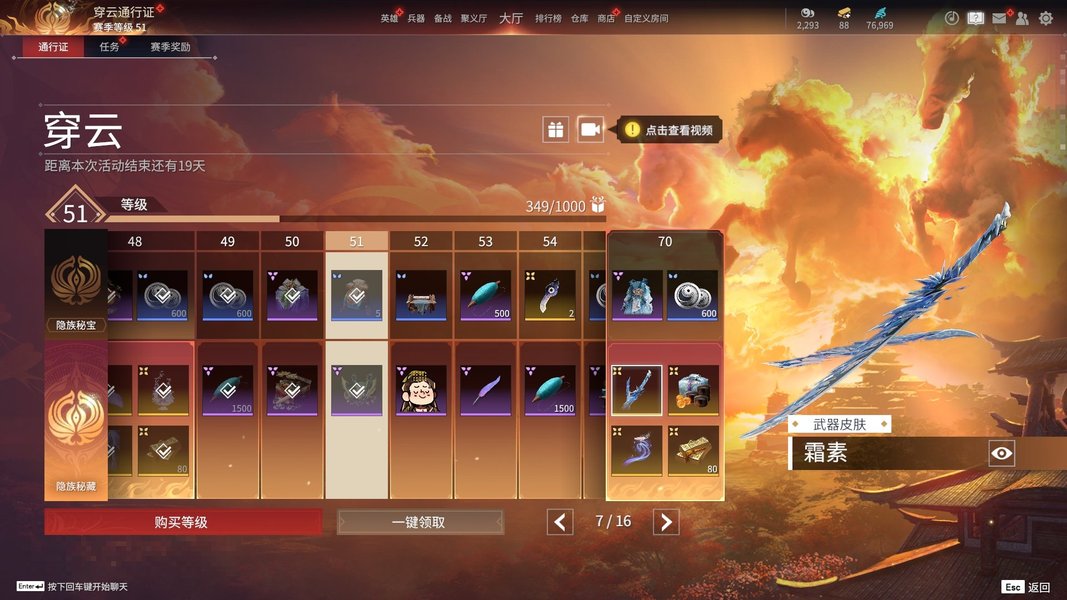Click the gift box button beside 穿云
Viewport: 1067px width, 600px height.
[555, 129]
